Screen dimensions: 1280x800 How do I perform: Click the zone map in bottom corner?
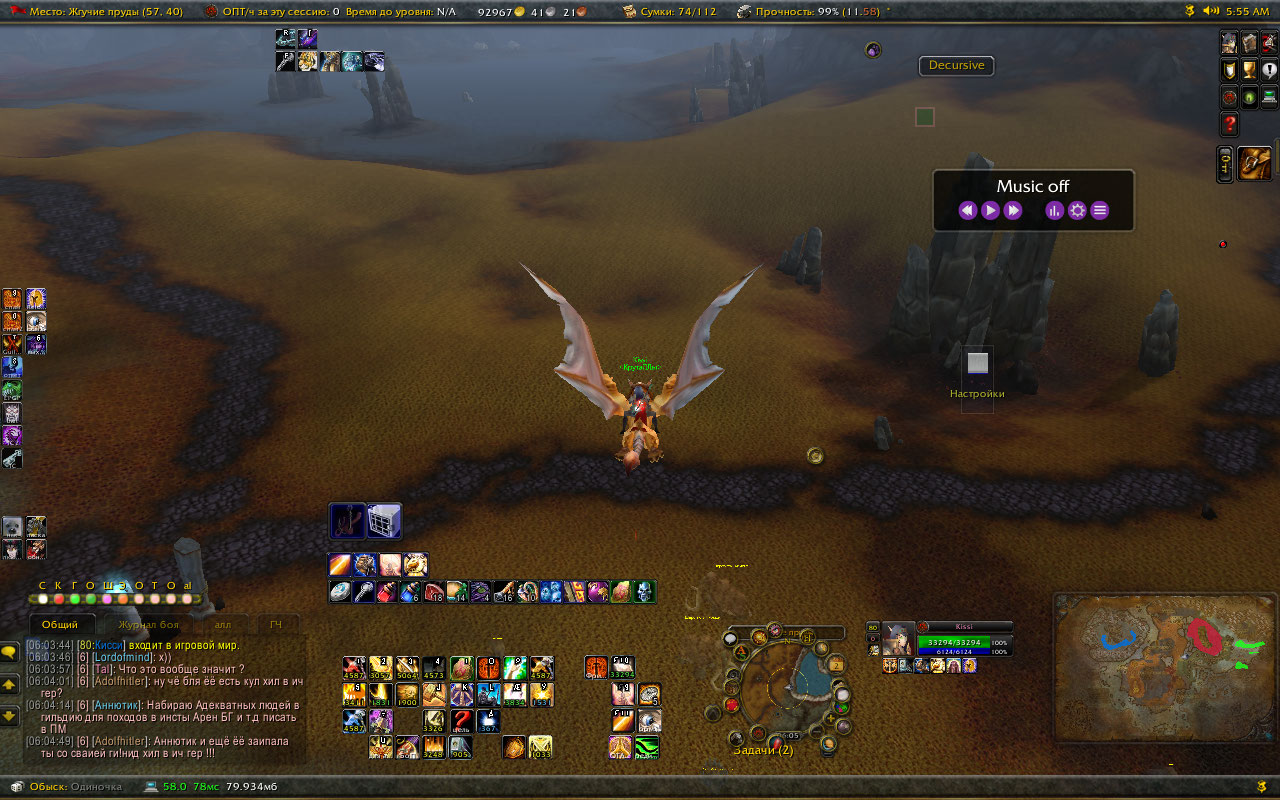tap(1163, 667)
